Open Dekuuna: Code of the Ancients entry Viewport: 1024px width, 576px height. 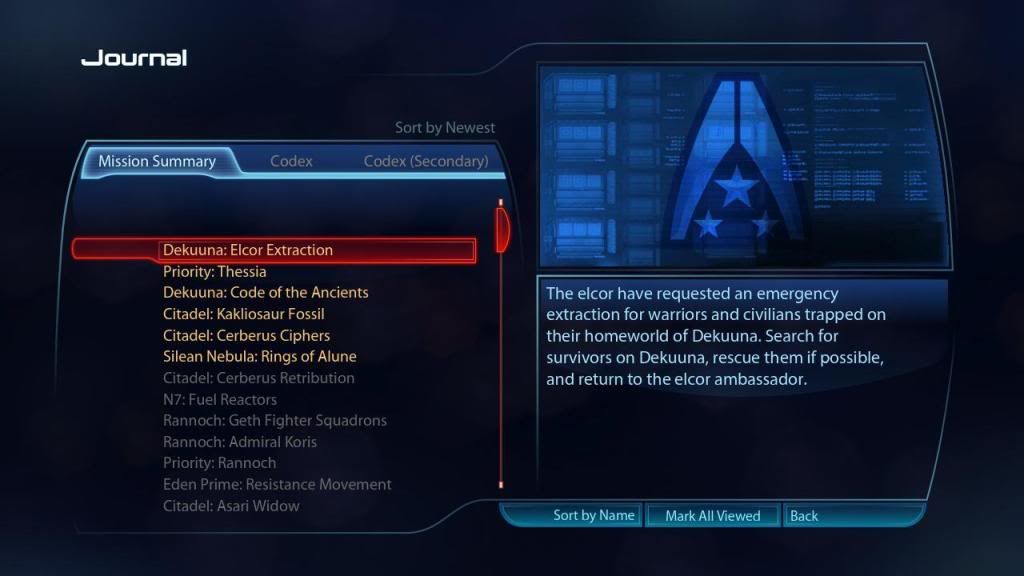[266, 292]
